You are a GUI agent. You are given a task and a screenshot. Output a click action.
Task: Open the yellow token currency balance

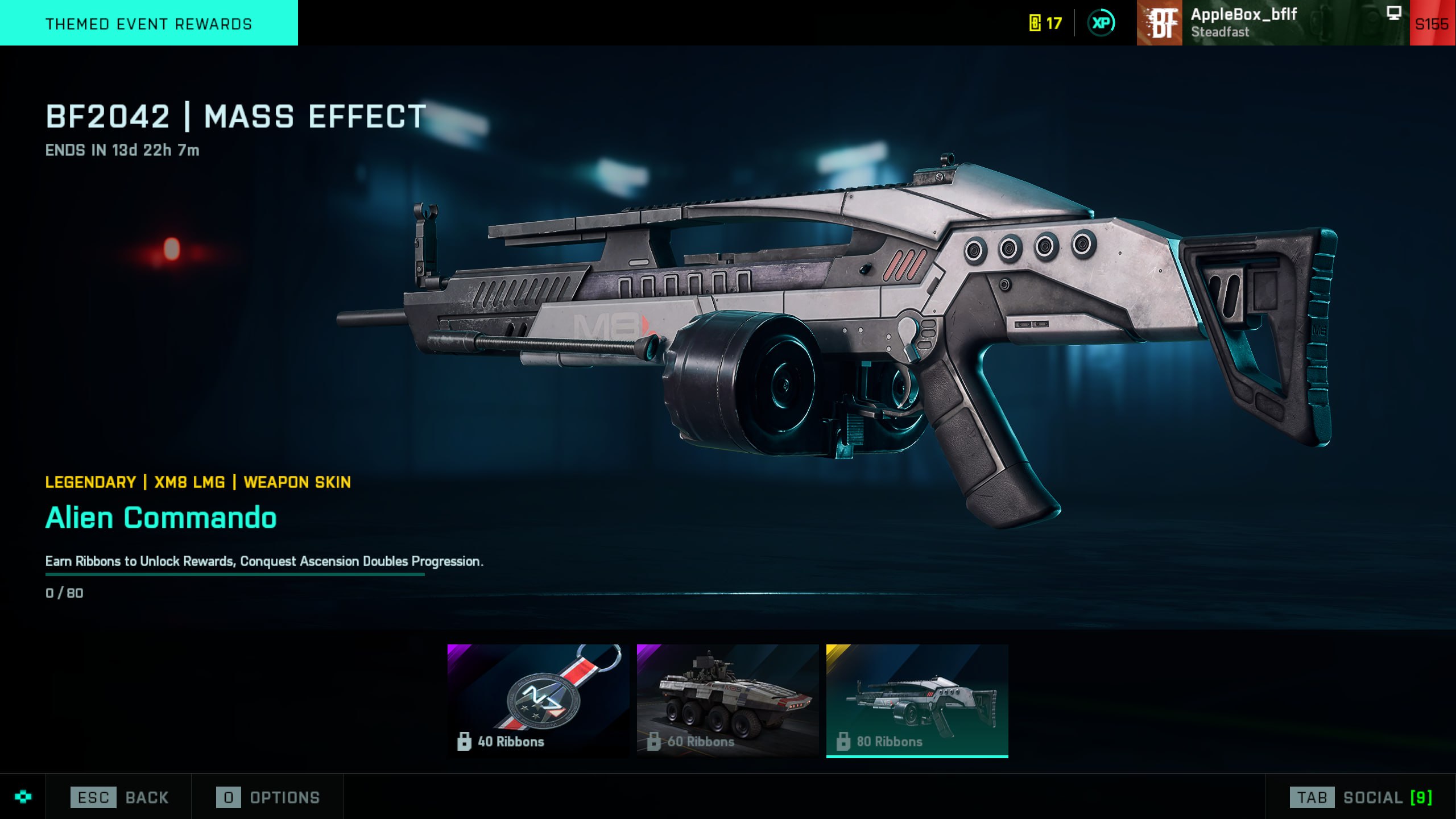(1045, 23)
